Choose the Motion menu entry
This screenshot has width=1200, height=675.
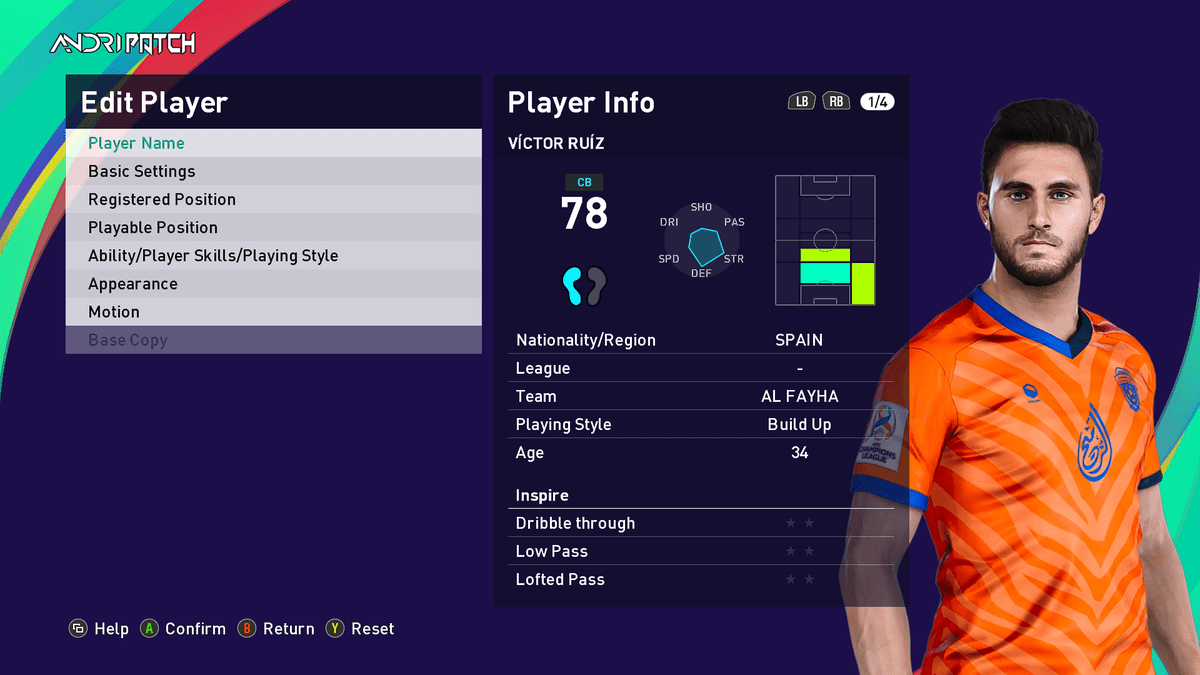click(273, 312)
